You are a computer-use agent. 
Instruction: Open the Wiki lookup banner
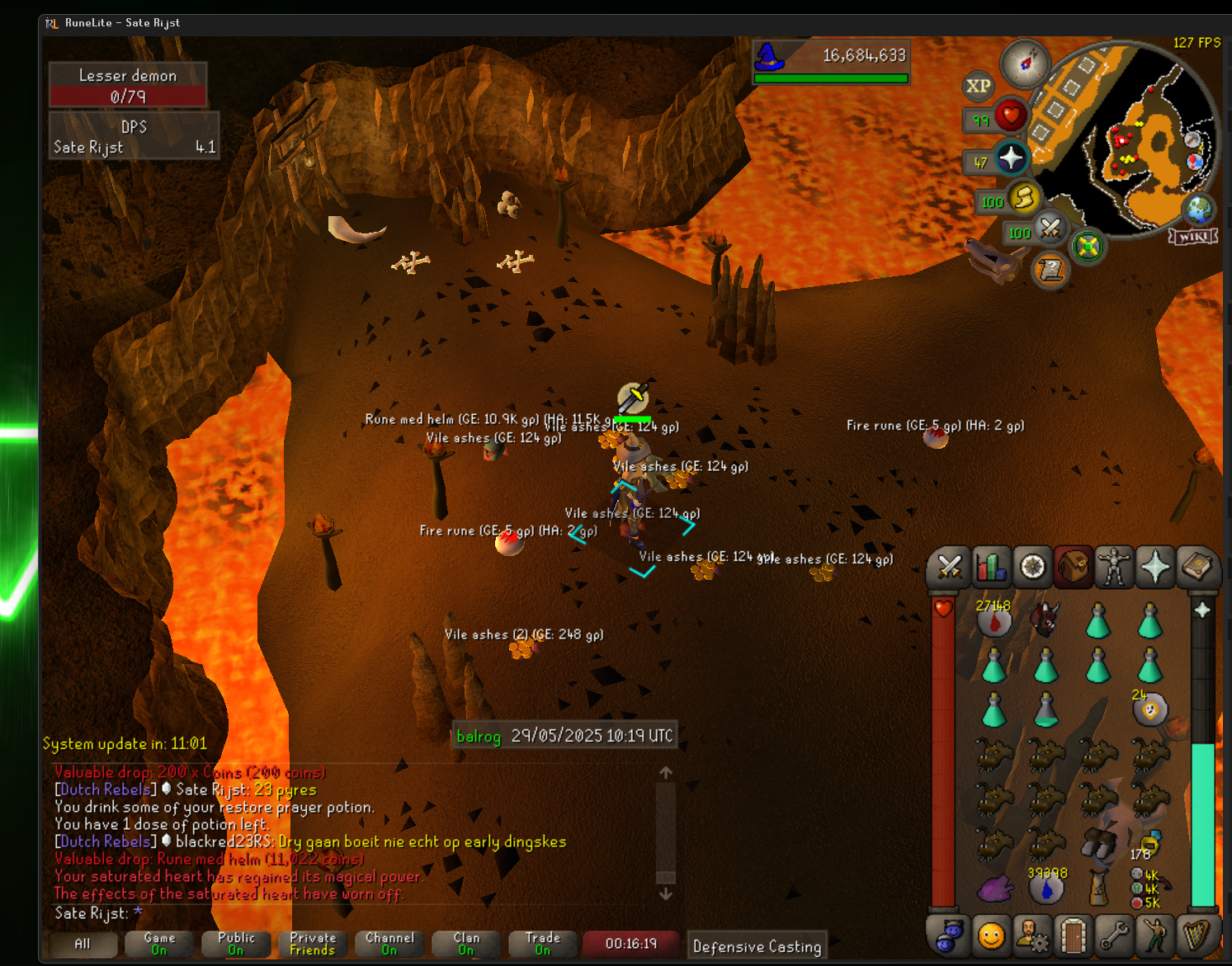coord(1194,237)
